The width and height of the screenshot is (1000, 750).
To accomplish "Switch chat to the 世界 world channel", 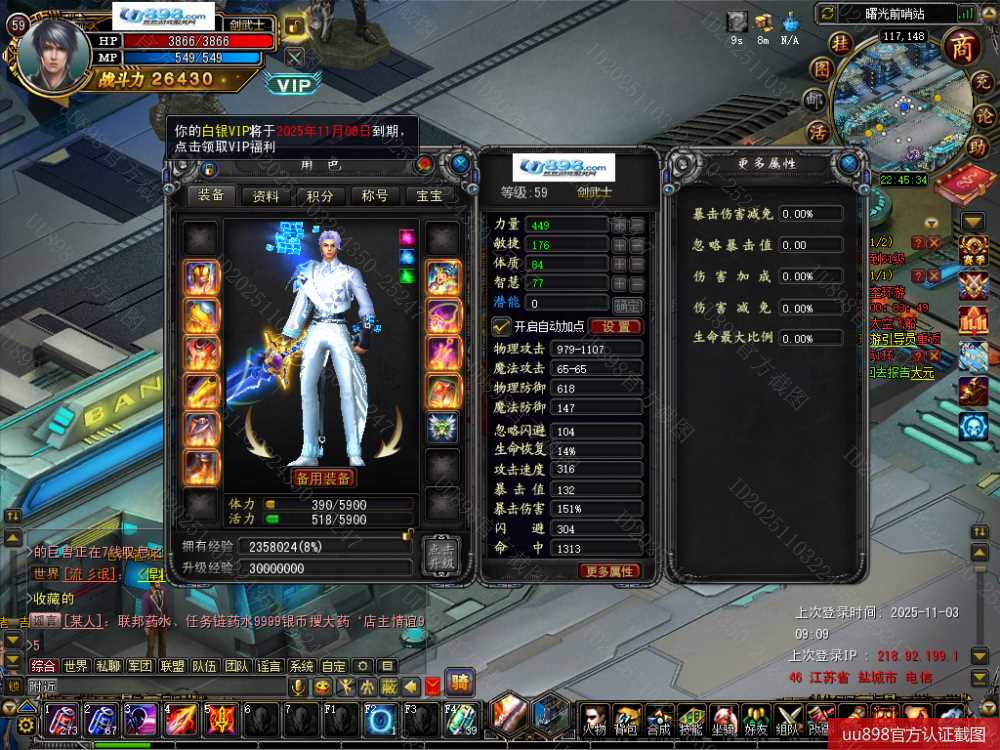I will [76, 666].
